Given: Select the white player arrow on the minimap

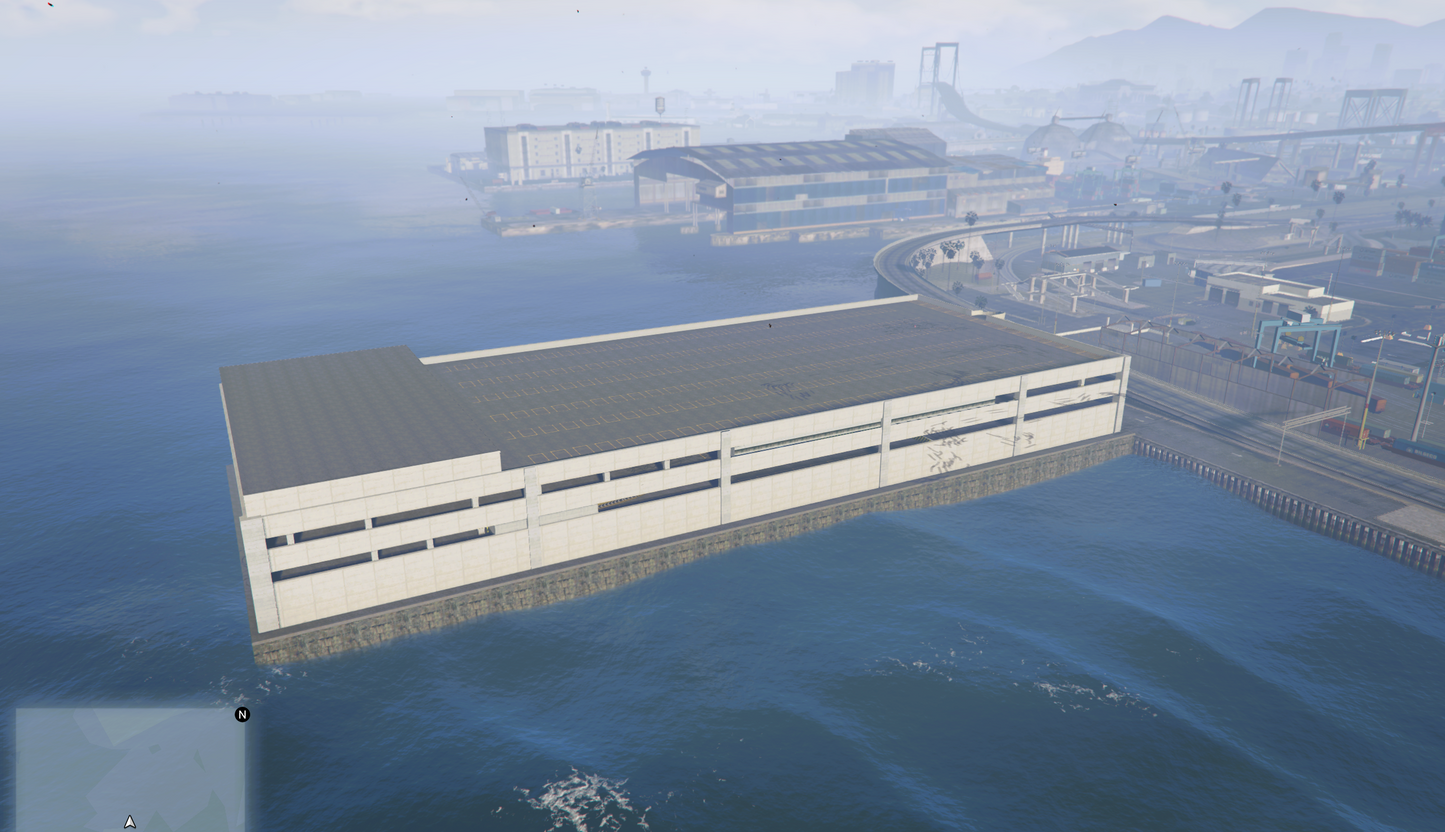Looking at the screenshot, I should [129, 821].
